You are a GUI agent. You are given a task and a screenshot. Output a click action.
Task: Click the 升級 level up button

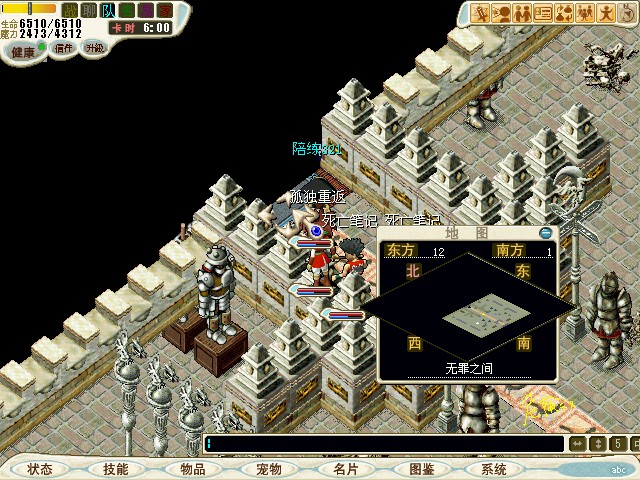94,47
